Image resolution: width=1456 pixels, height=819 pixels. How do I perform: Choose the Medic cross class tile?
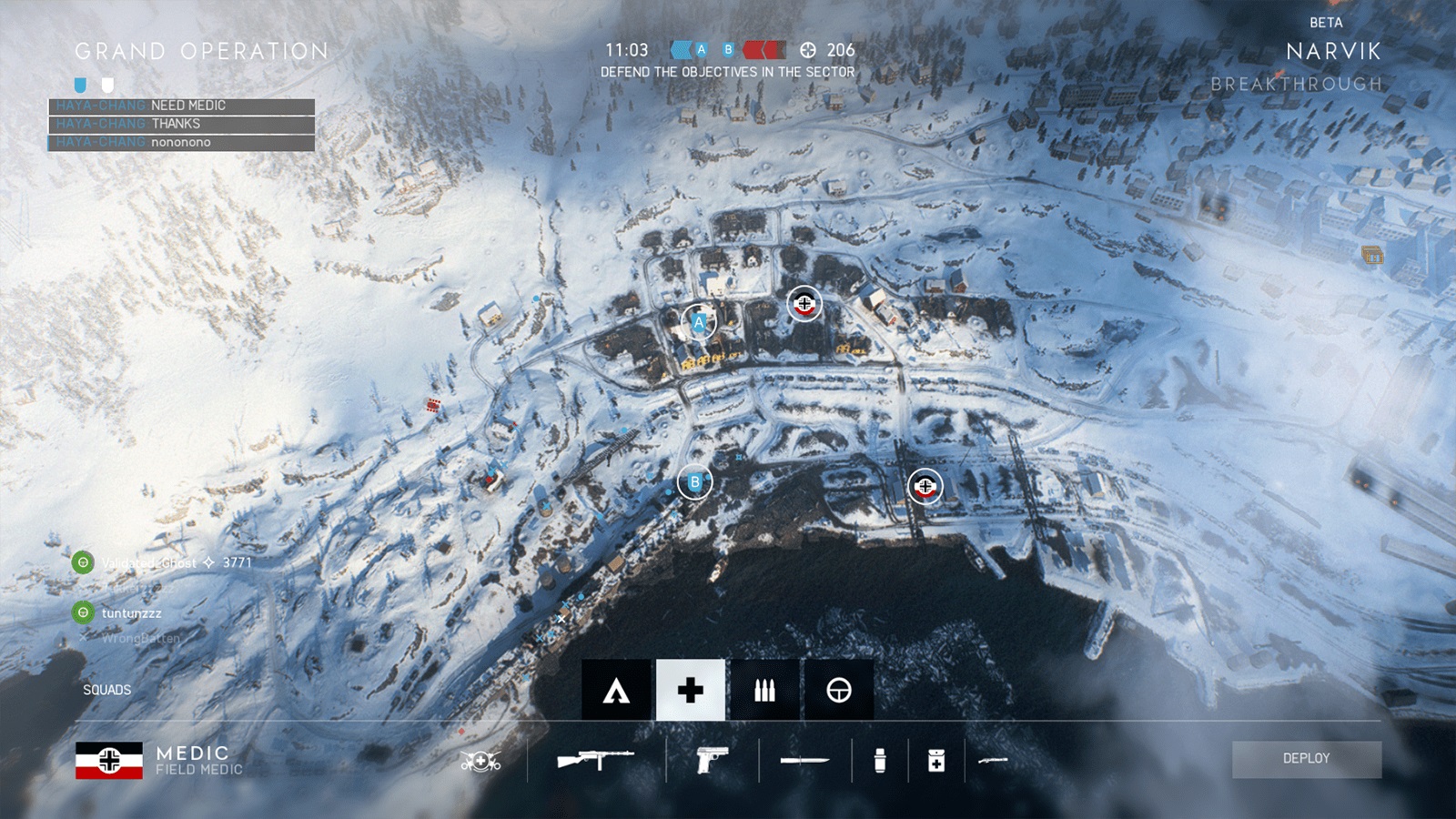[x=691, y=691]
